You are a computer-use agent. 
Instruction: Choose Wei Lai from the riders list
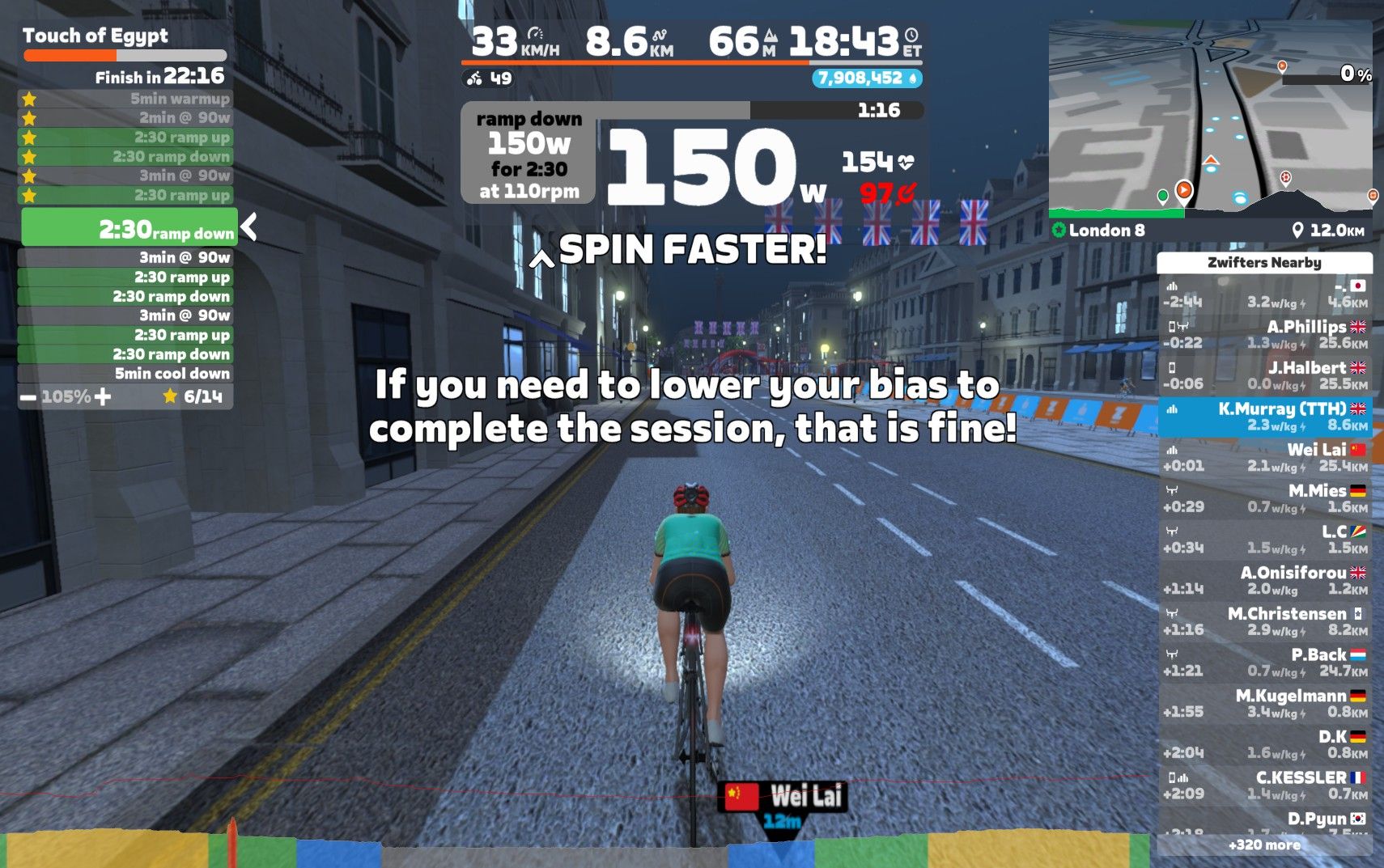1264,457
